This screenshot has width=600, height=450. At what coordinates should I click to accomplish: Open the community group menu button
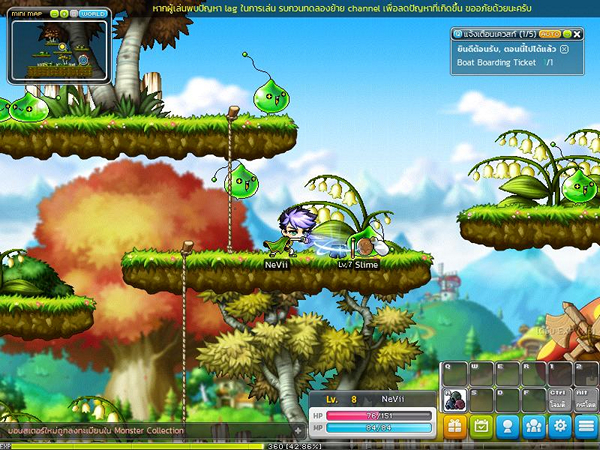[534, 427]
